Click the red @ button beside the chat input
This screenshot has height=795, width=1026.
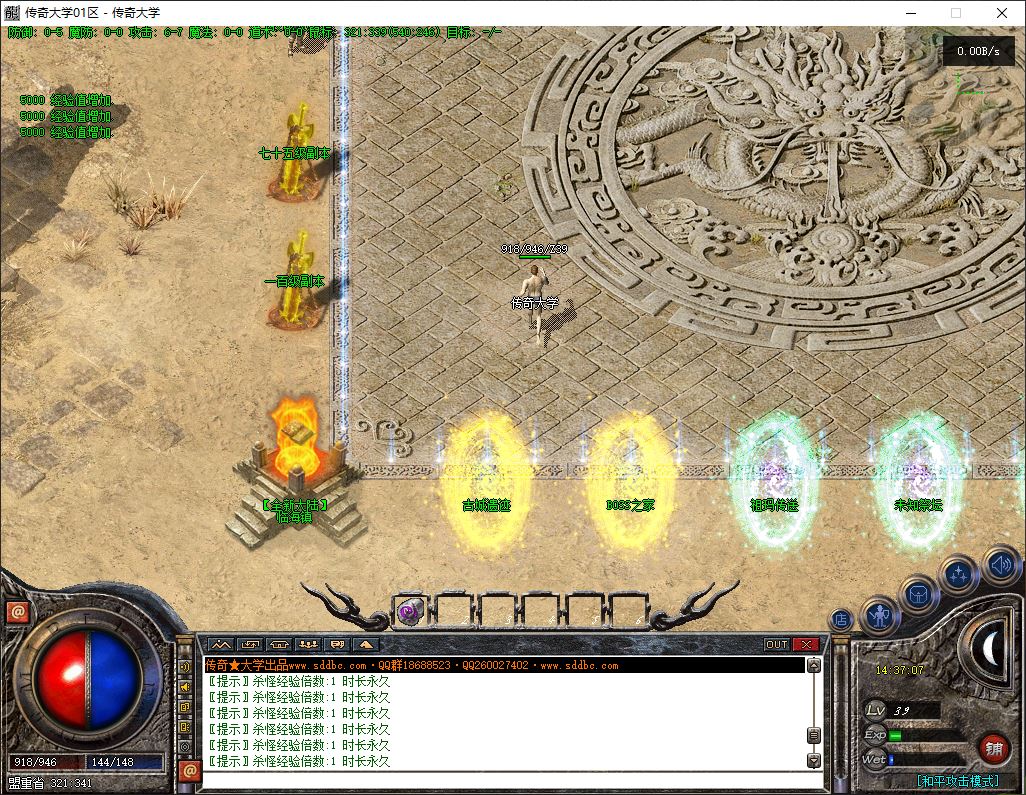[x=188, y=770]
